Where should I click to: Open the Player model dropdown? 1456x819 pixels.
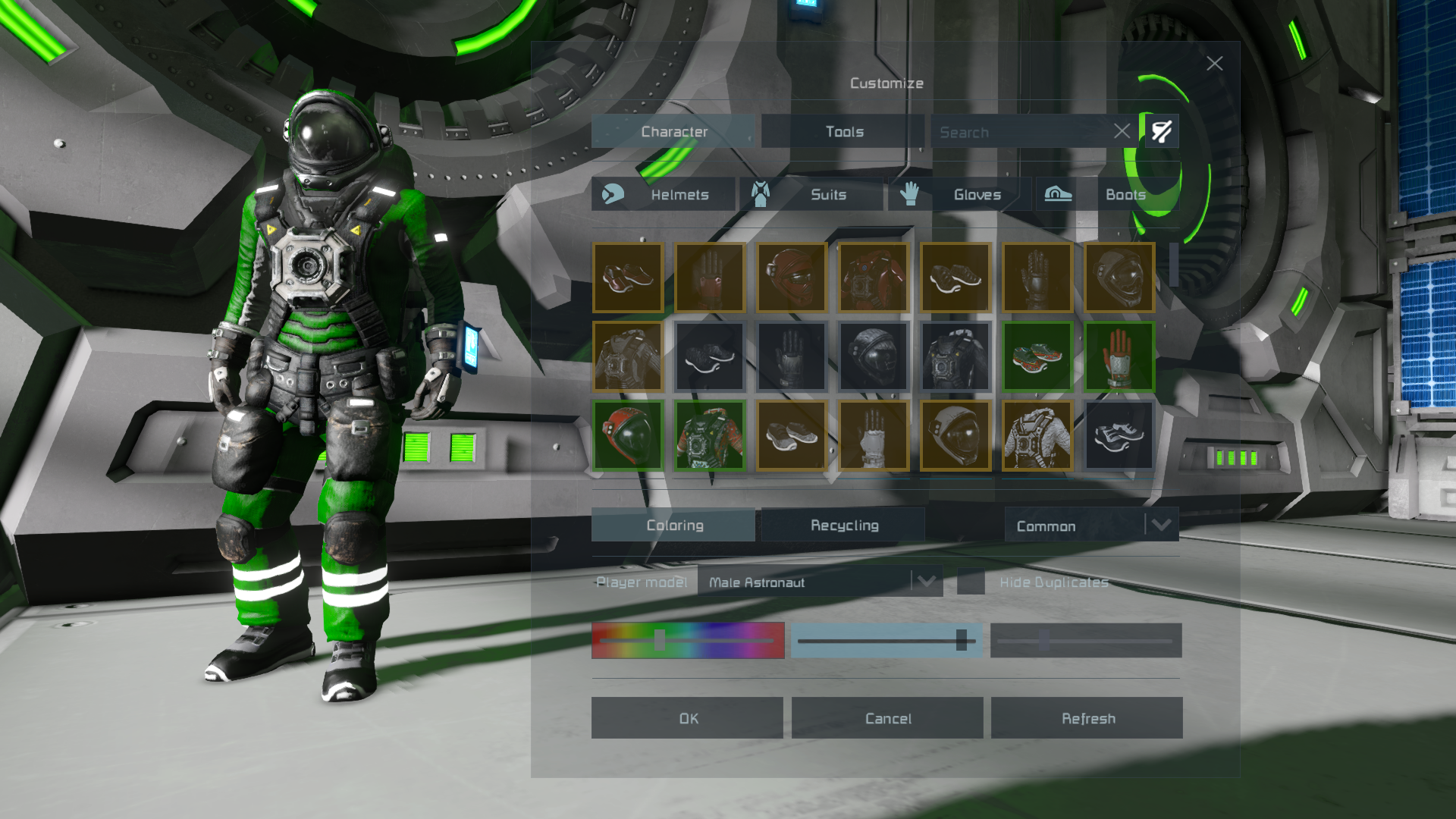click(x=820, y=582)
